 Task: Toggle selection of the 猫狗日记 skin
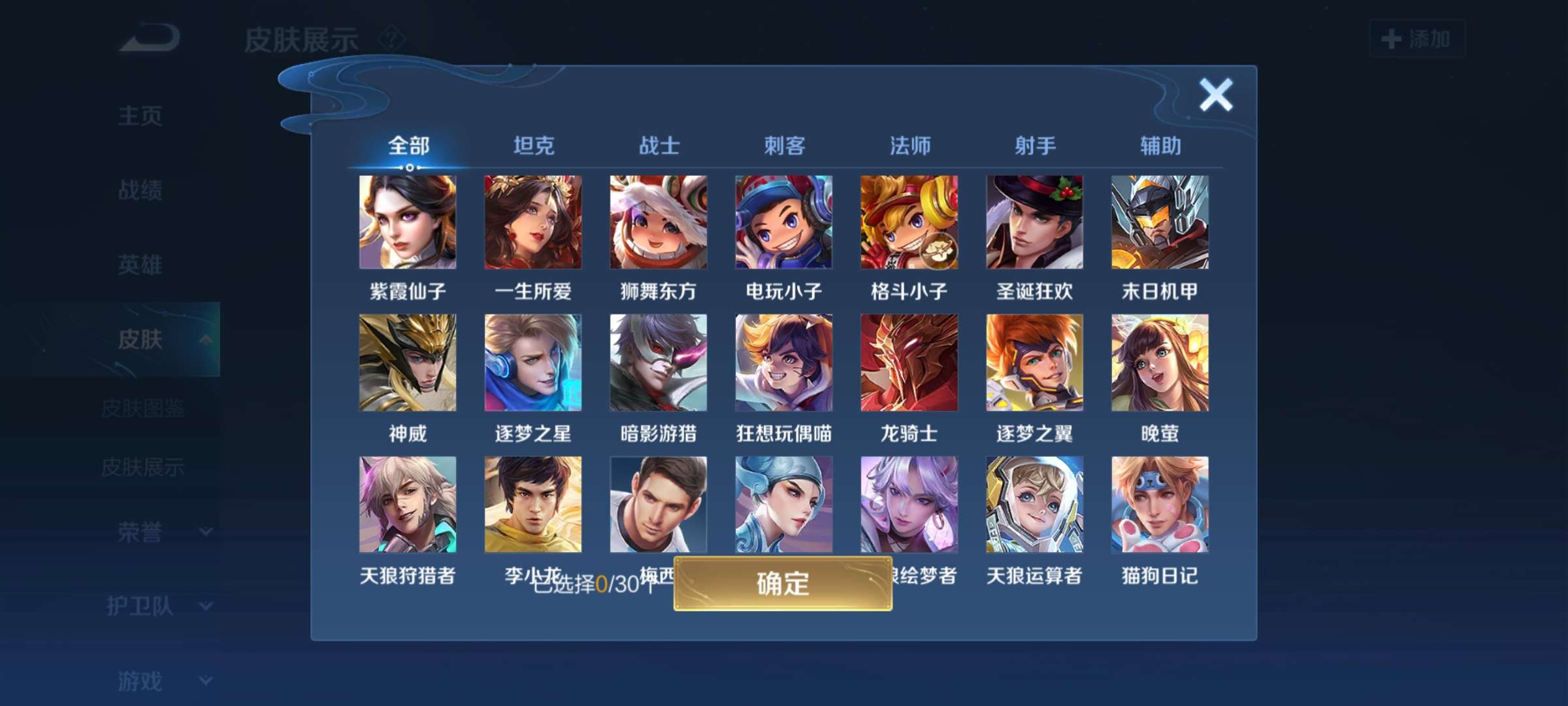[x=1158, y=505]
